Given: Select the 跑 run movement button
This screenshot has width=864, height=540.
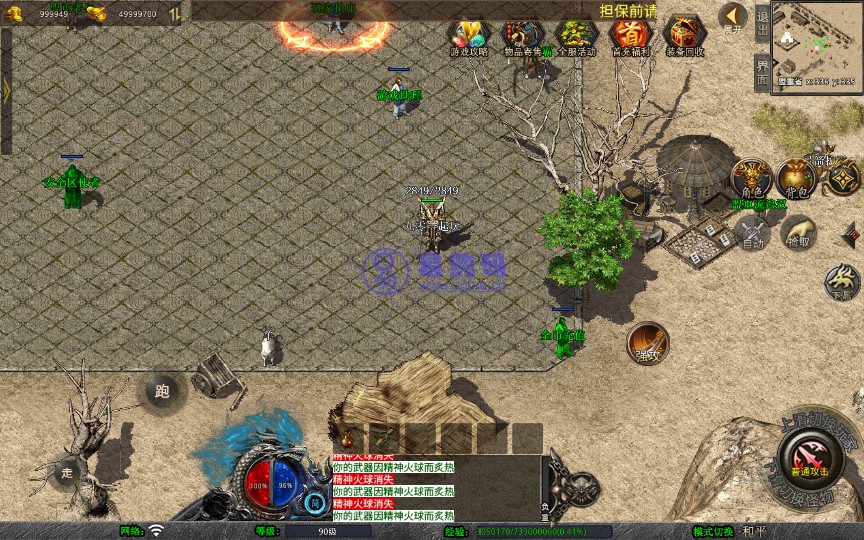Looking at the screenshot, I should [162, 392].
